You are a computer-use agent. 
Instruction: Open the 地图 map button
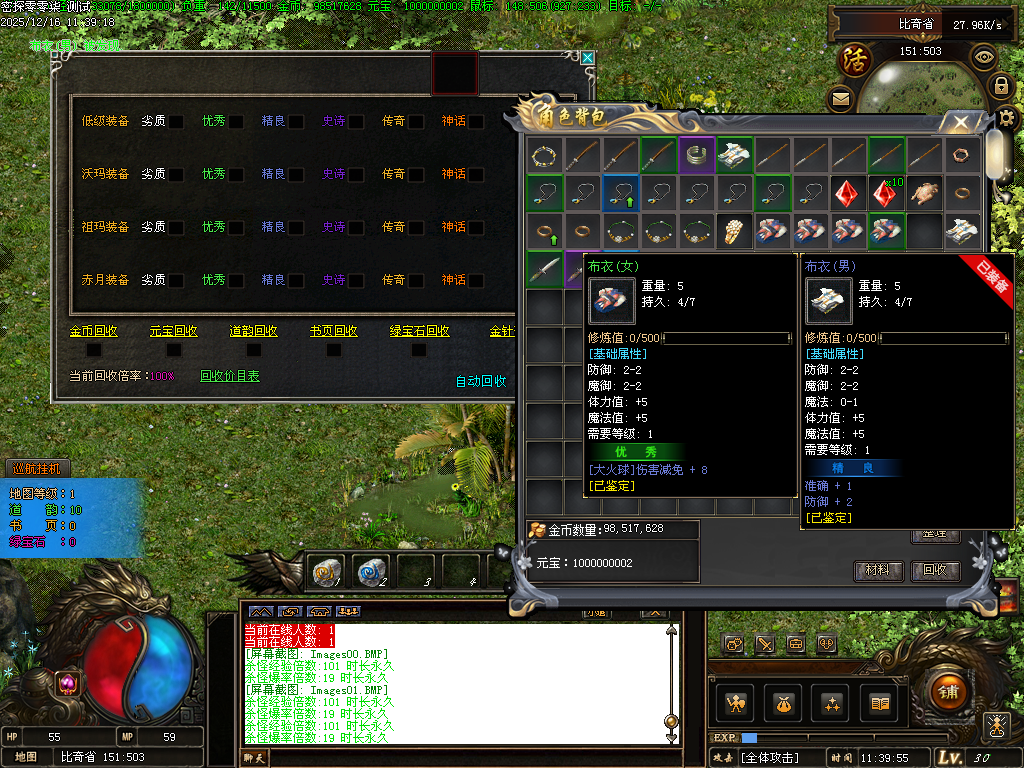[x=25, y=757]
